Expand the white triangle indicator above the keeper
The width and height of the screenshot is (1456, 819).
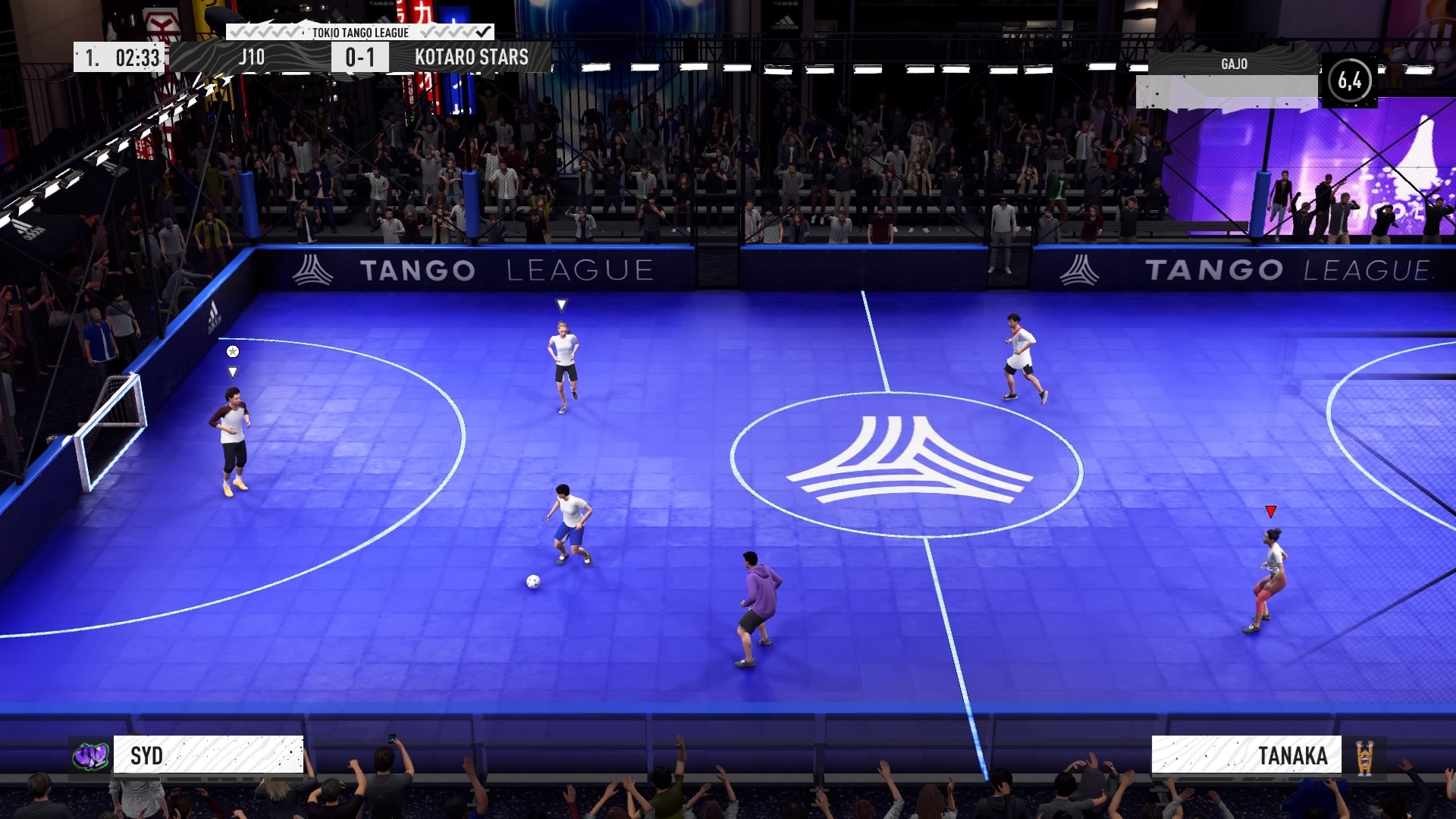click(561, 304)
